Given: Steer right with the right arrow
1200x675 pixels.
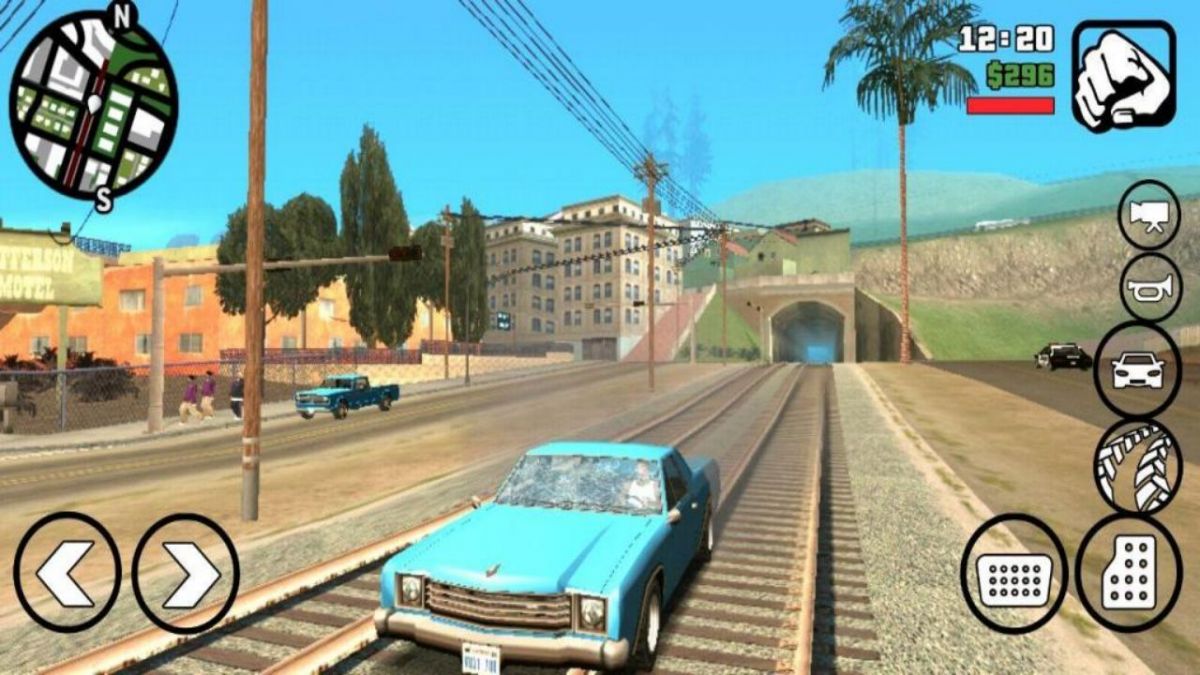Looking at the screenshot, I should click(x=186, y=573).
